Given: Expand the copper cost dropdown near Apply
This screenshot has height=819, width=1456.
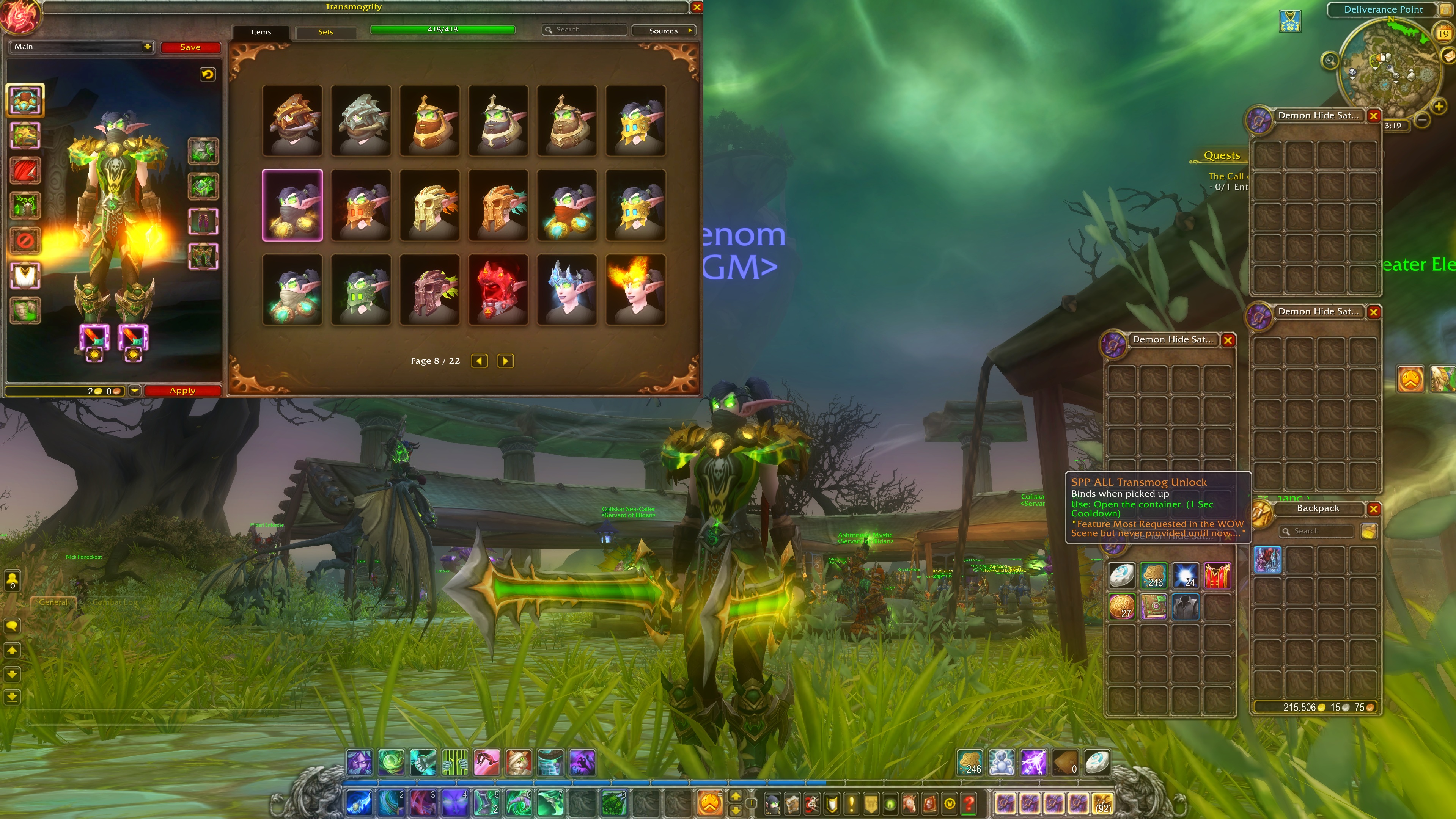Looking at the screenshot, I should pyautogui.click(x=135, y=391).
